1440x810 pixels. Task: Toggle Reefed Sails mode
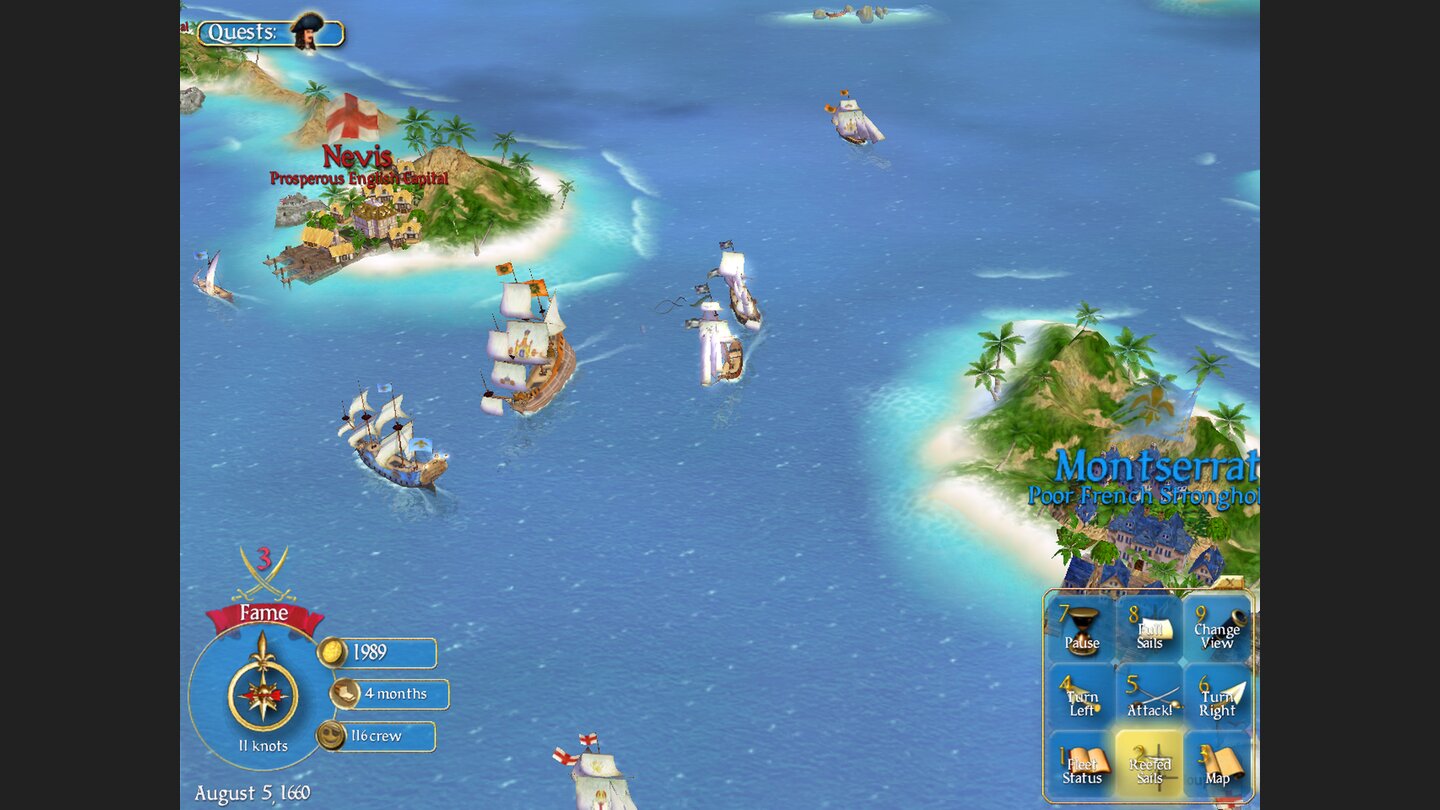coord(1148,765)
